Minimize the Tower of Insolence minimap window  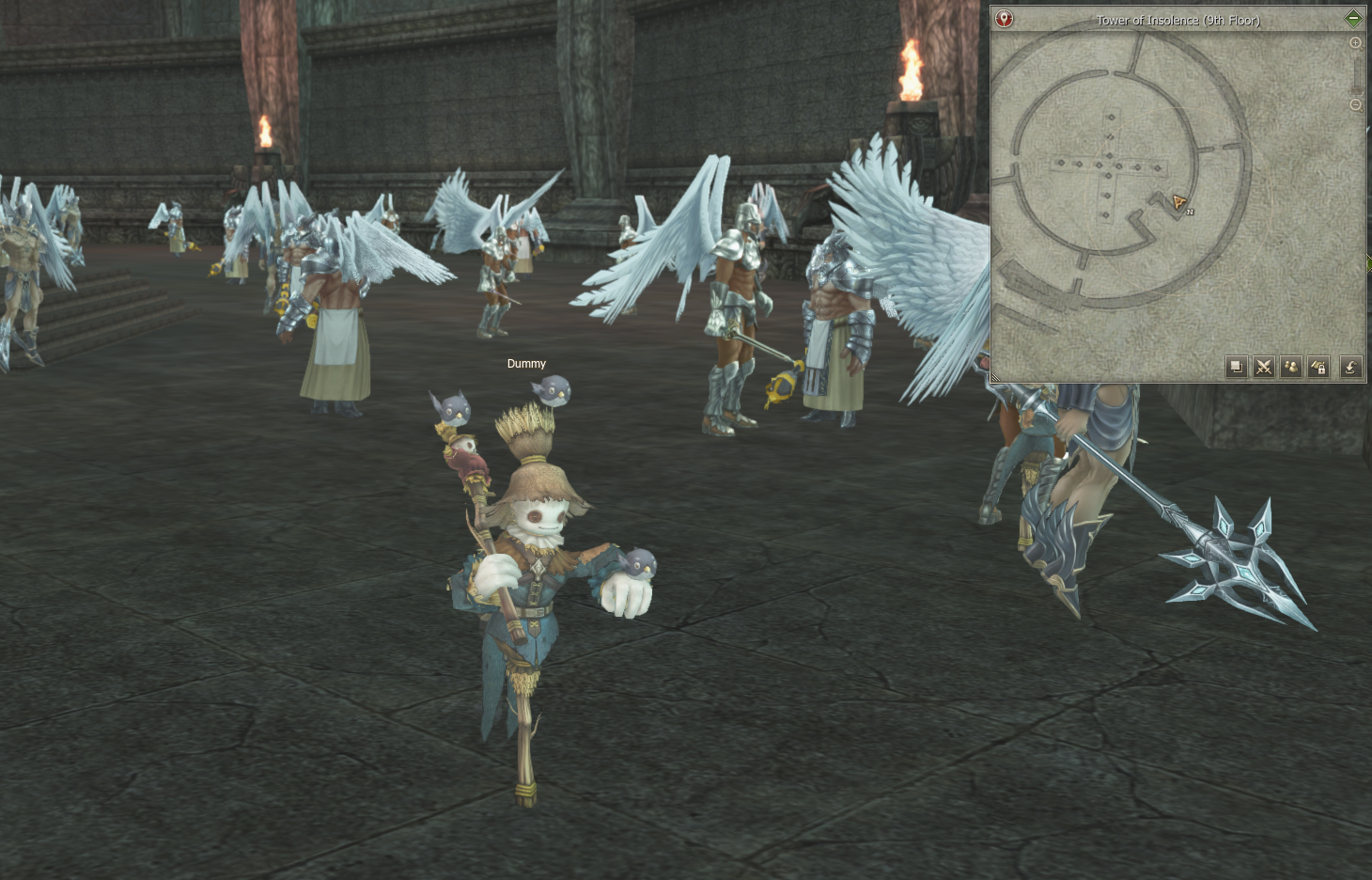pos(1353,19)
